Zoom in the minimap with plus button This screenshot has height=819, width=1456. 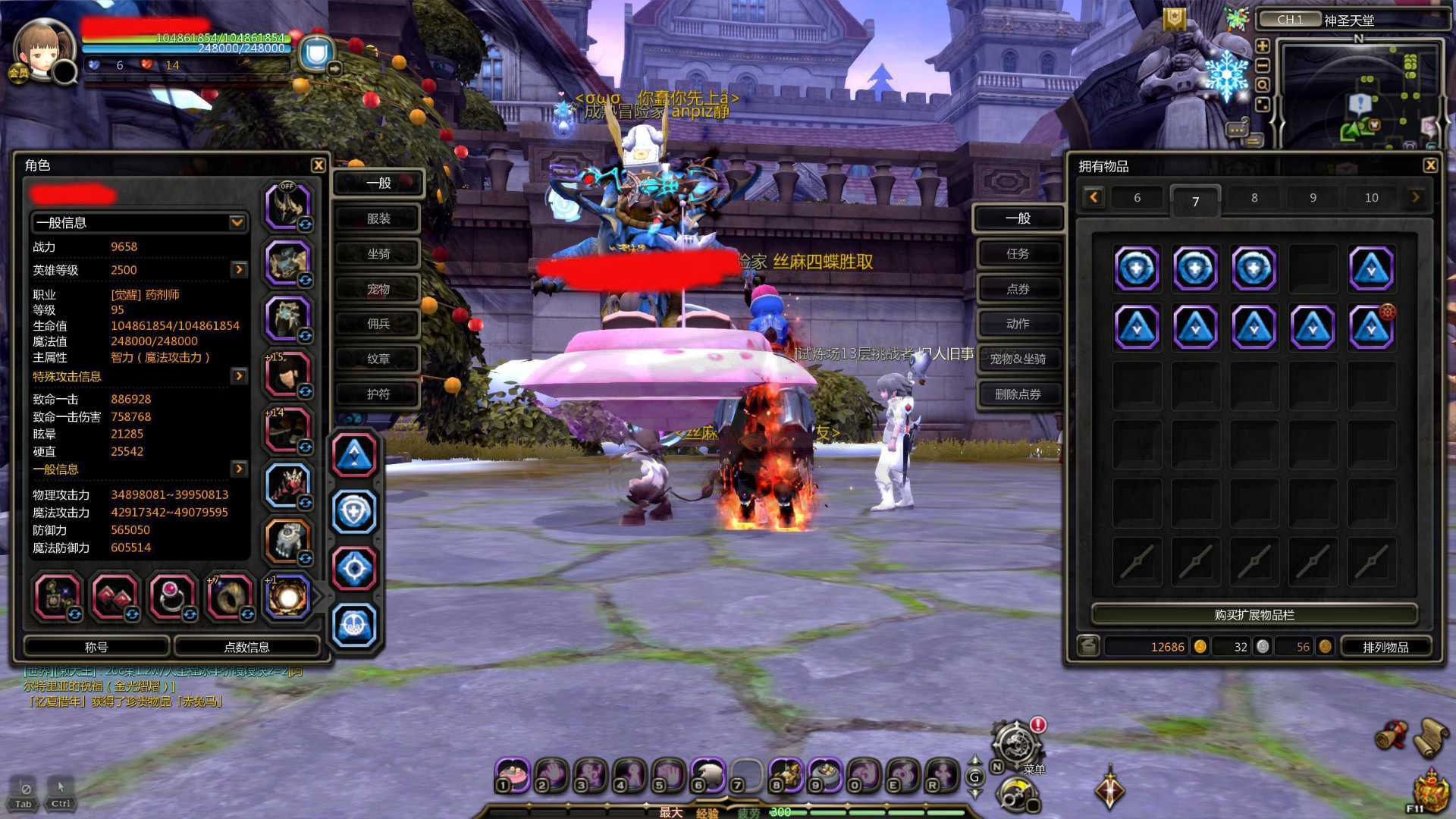(1263, 46)
